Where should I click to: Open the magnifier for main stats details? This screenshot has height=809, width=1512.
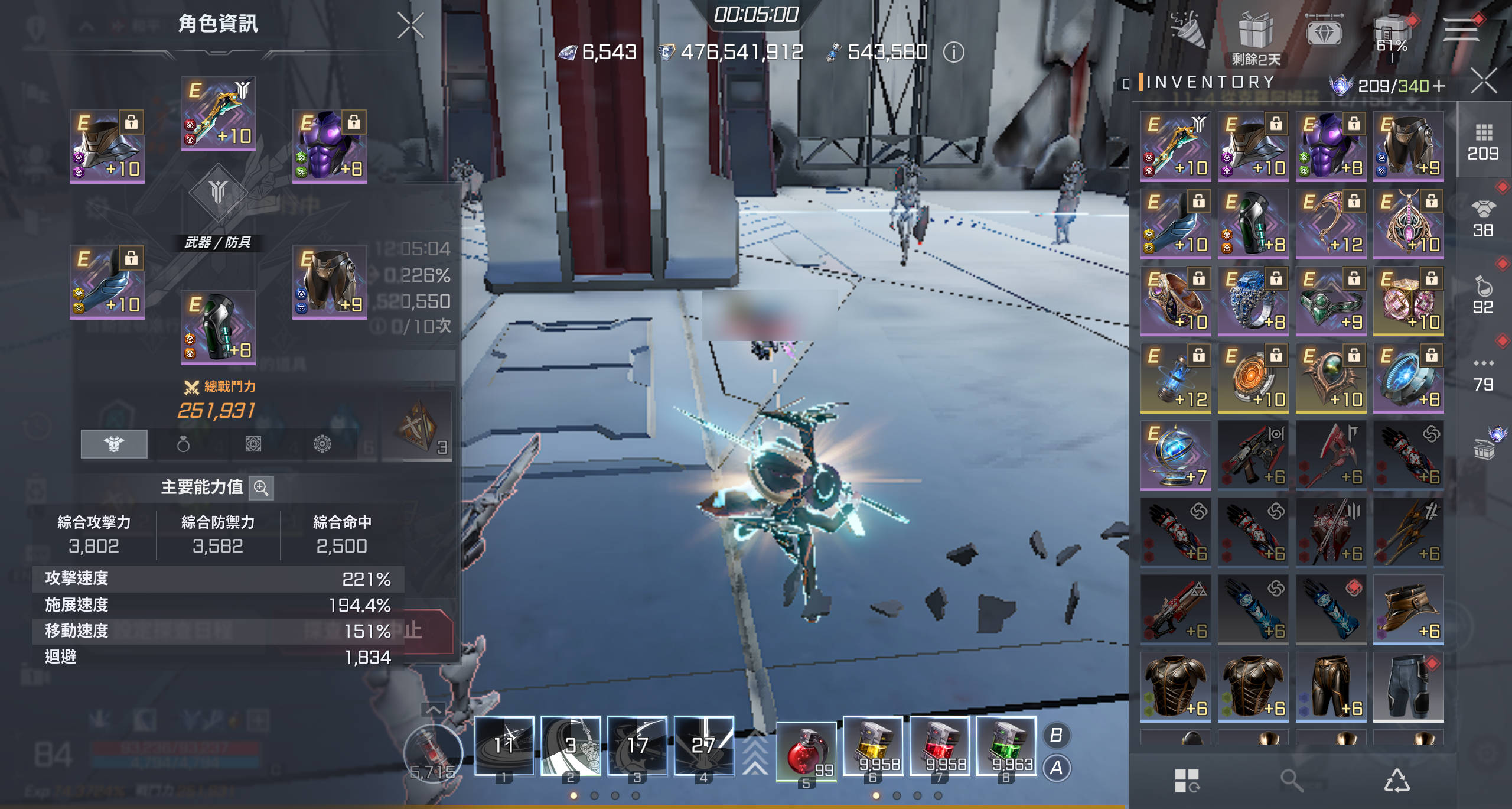tap(261, 488)
